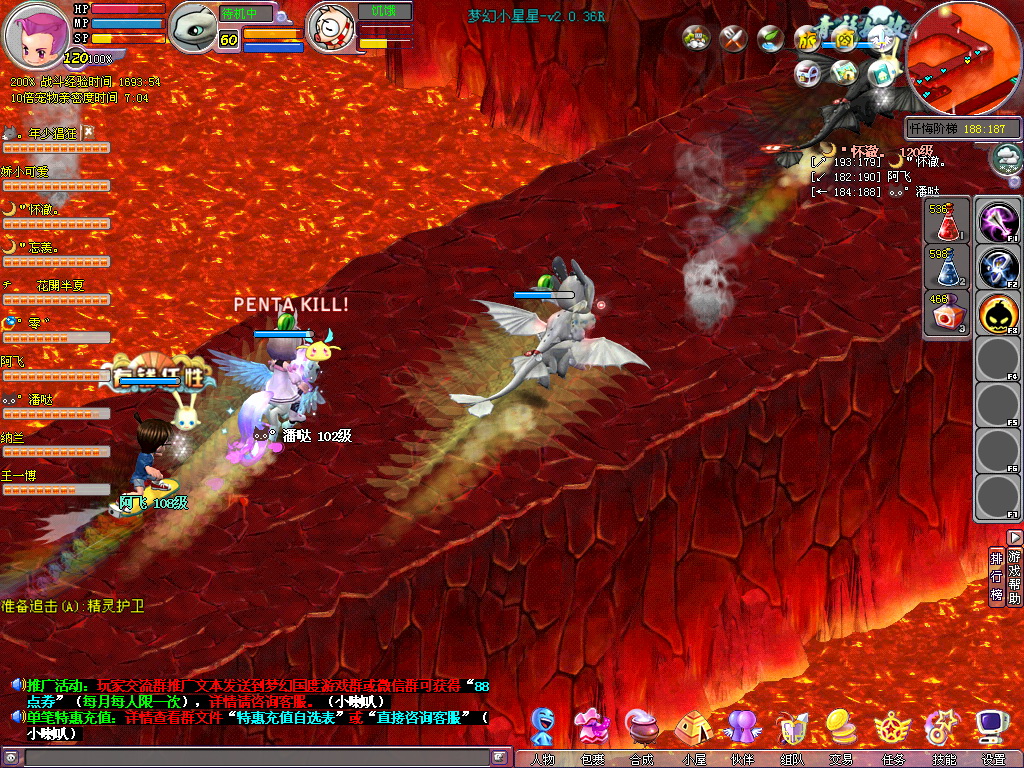Open the 任务 quest menu
Viewport: 1024px width, 768px height.
coord(891,728)
